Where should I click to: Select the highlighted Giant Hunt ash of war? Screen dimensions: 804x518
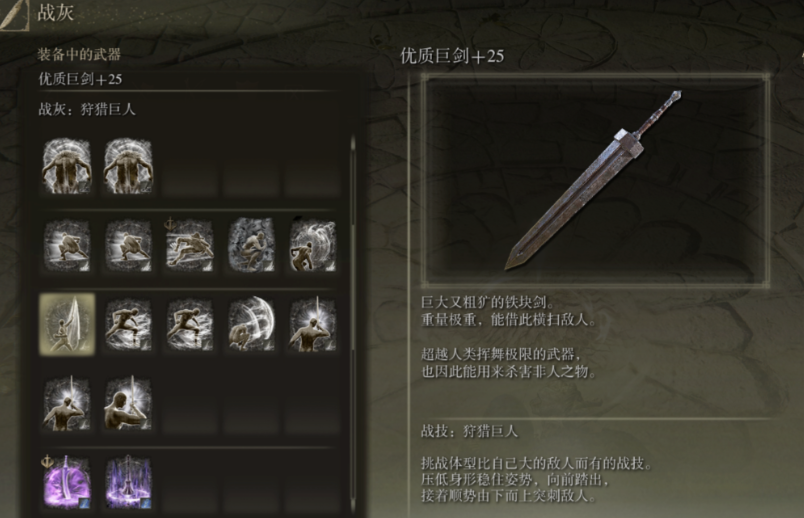click(x=67, y=324)
